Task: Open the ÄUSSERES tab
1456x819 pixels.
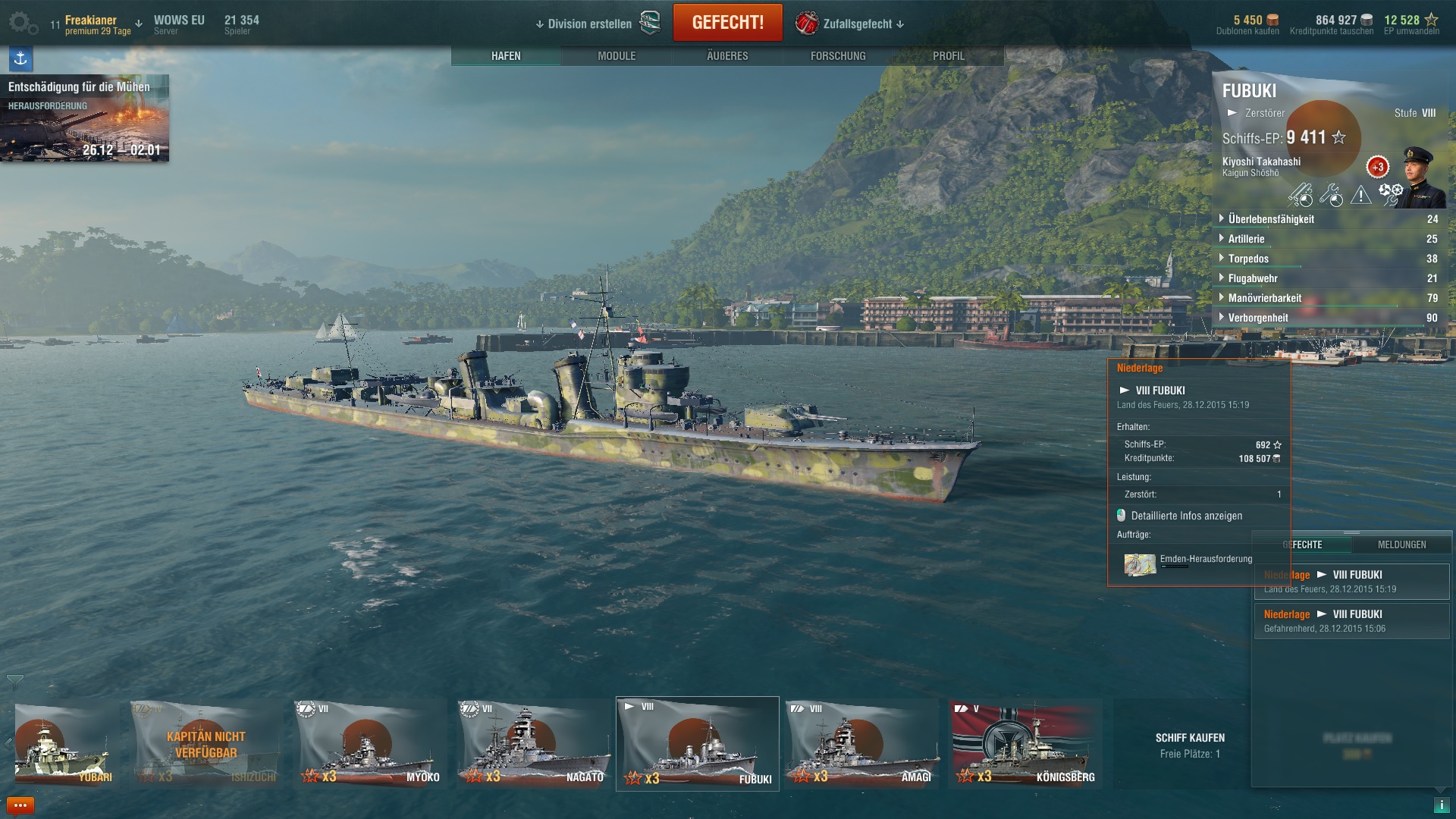Action: (727, 56)
